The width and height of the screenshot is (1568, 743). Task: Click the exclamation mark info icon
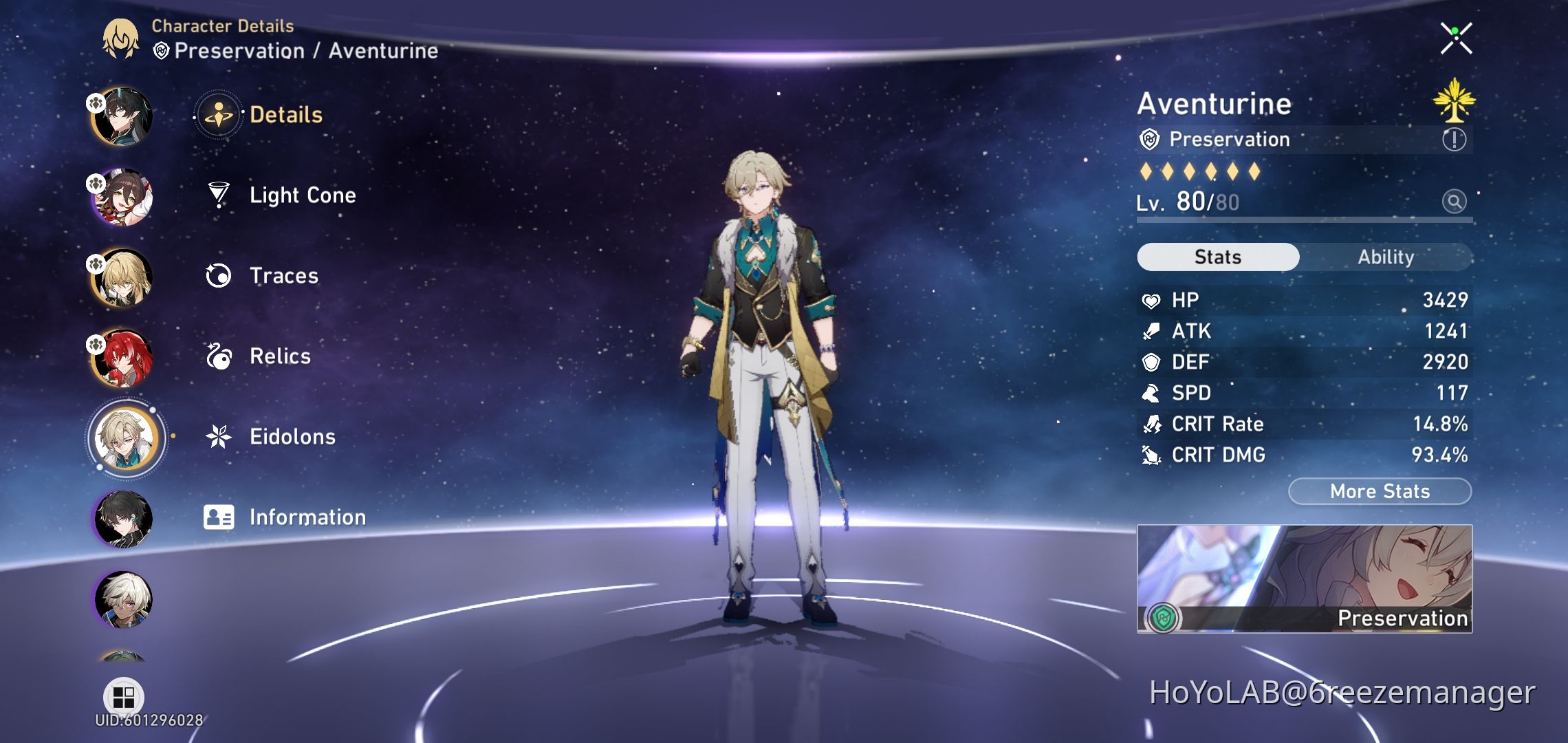click(1455, 139)
